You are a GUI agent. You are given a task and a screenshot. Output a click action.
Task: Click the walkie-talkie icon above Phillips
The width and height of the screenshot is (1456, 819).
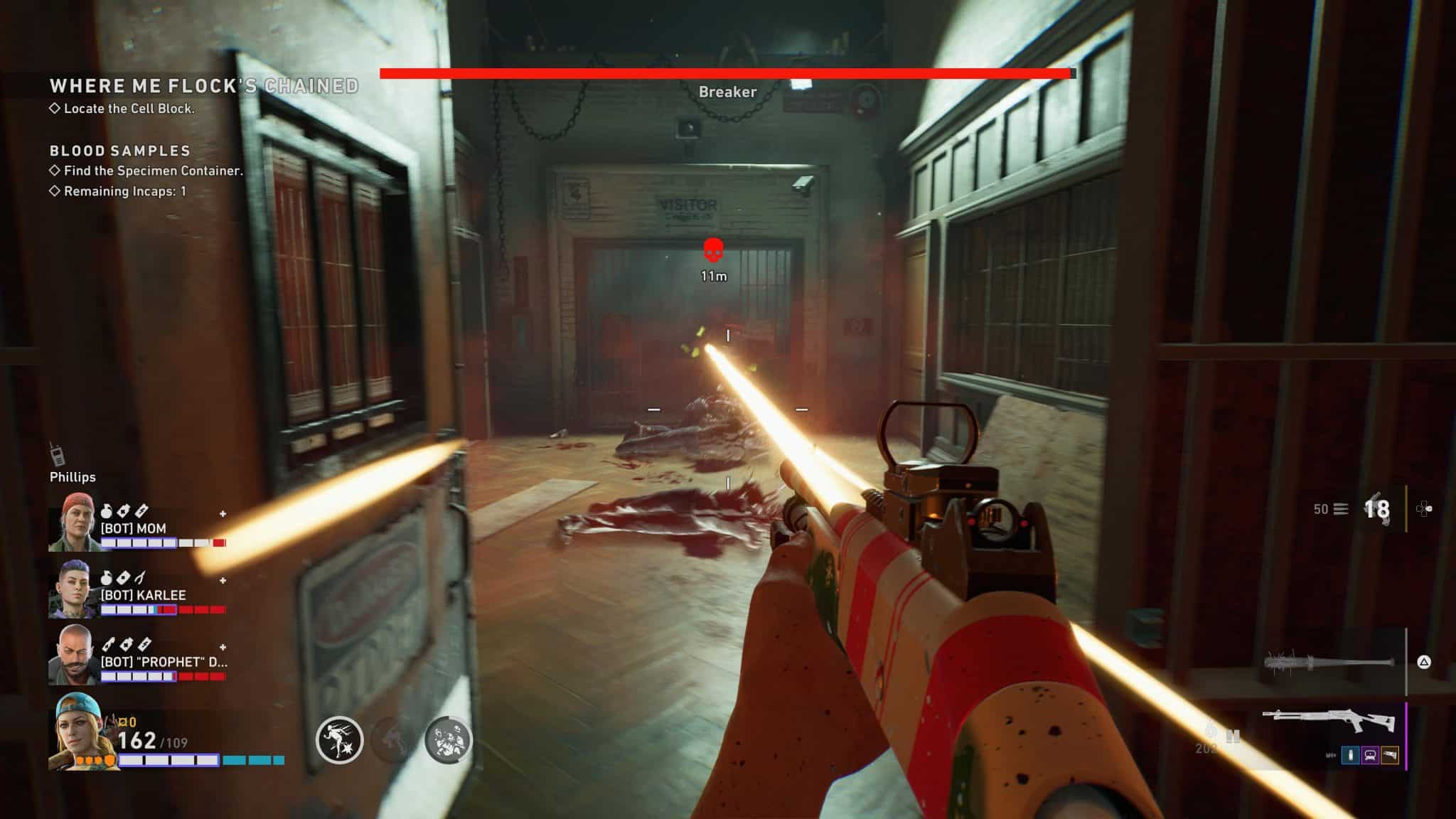56,454
